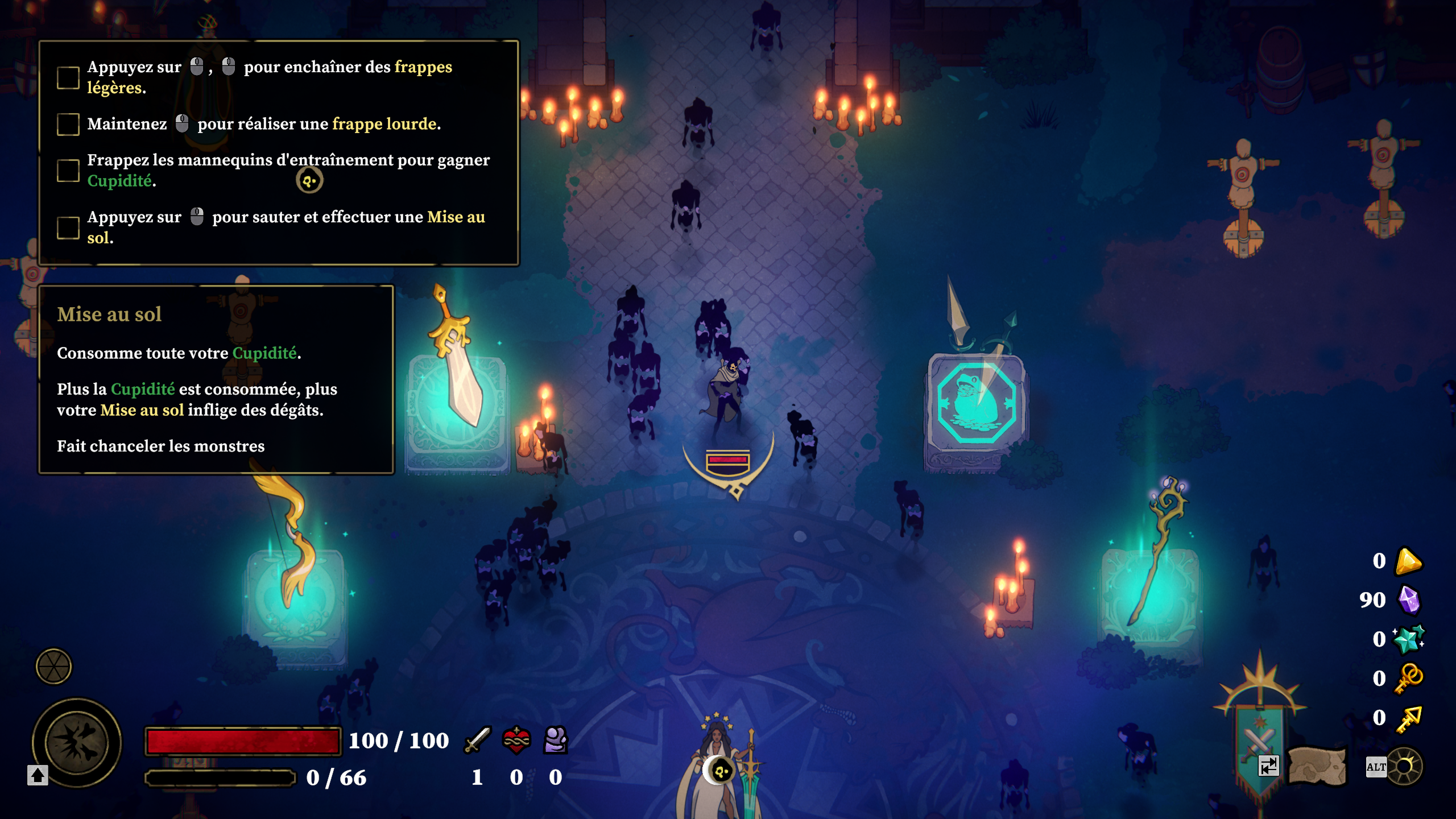Tick the 'frappe lourde' objective checkbox

tap(68, 124)
